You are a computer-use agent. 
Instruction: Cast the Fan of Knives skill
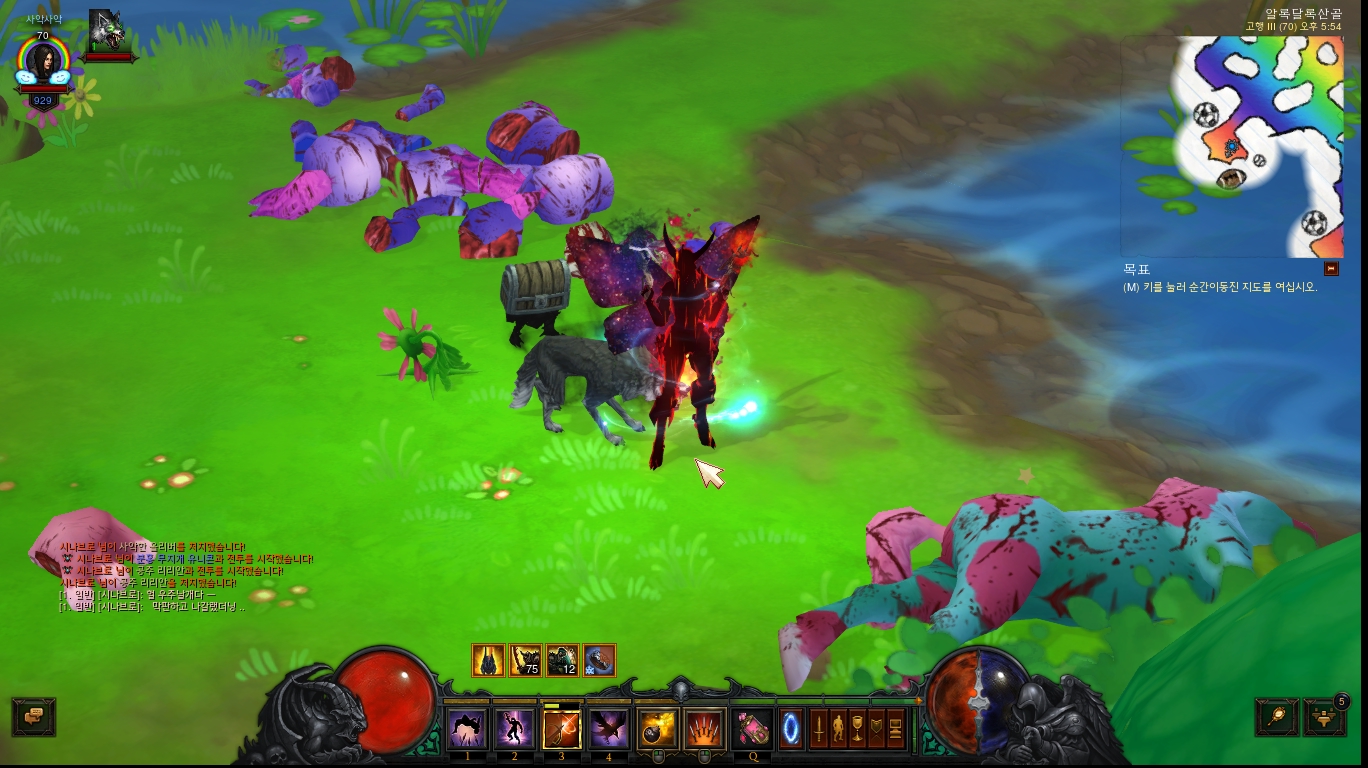point(705,729)
